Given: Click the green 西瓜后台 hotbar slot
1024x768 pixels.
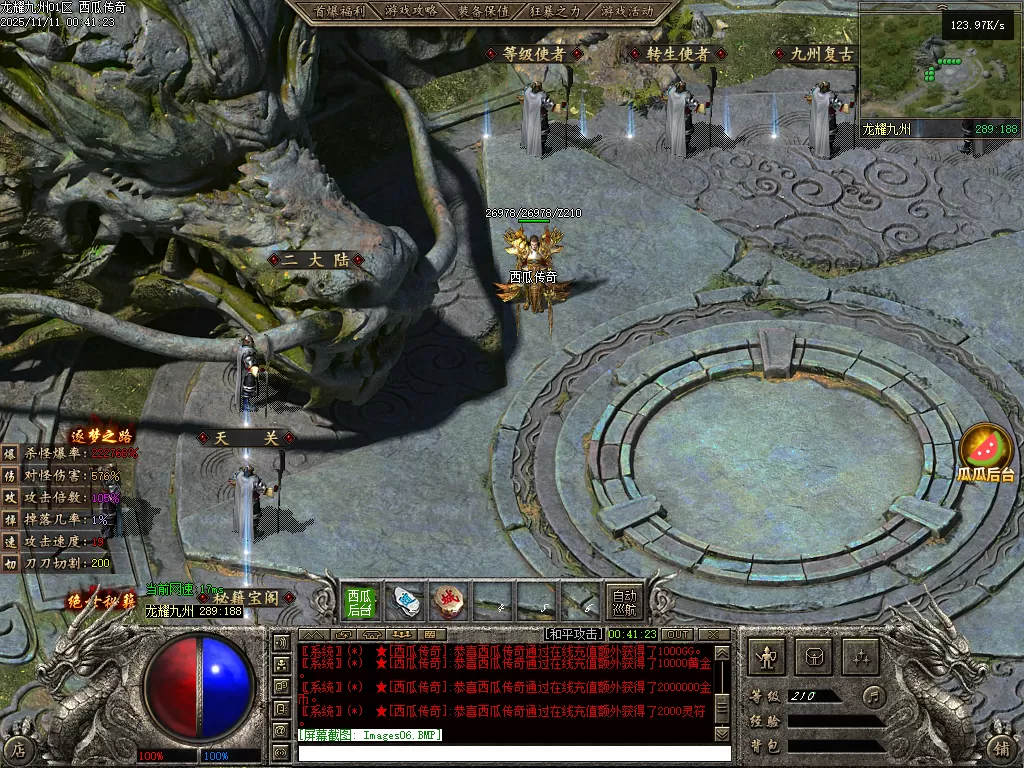Looking at the screenshot, I should pos(360,602).
